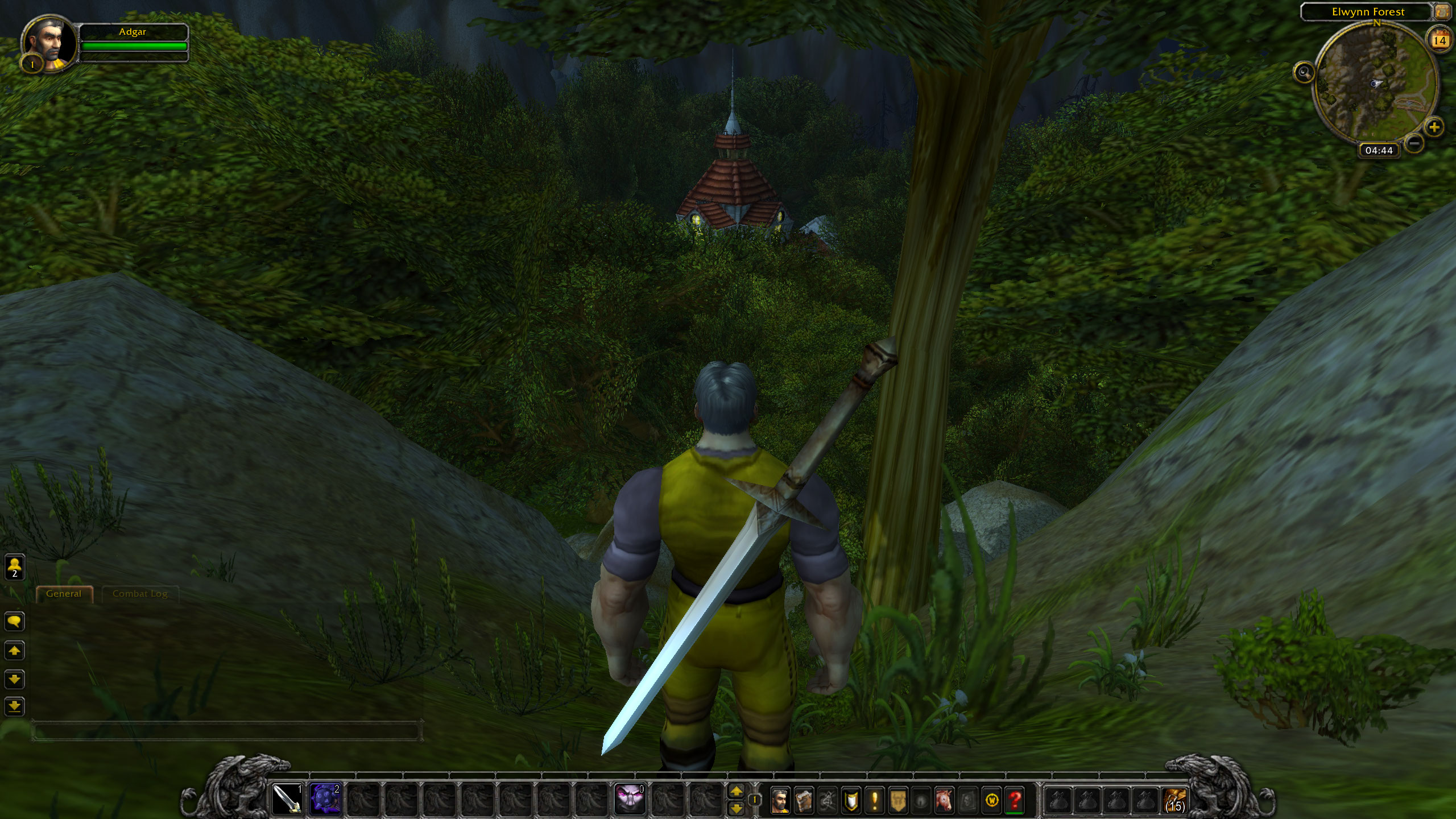1456x819 pixels.
Task: Open the spellbook micro button
Action: tap(804, 801)
